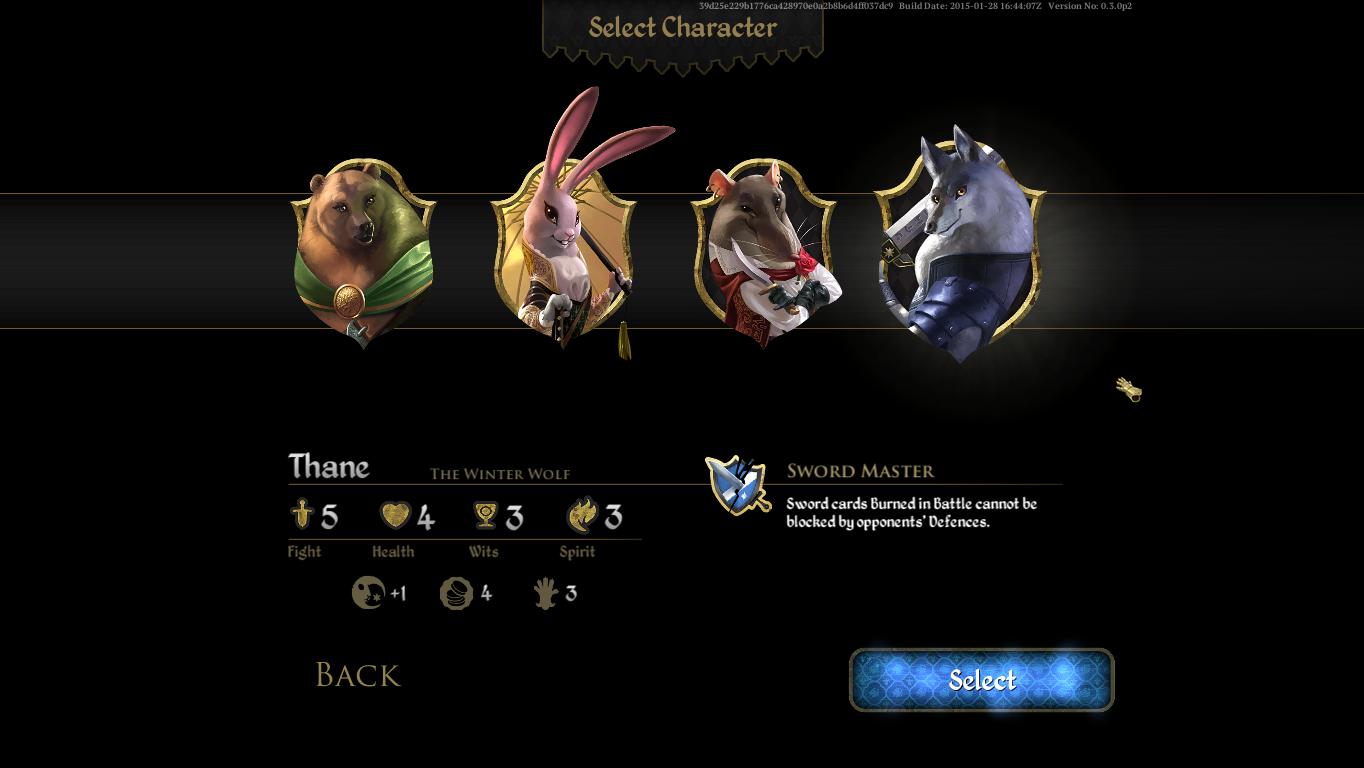
Task: Click the Sword Master ability icon
Action: (x=738, y=485)
